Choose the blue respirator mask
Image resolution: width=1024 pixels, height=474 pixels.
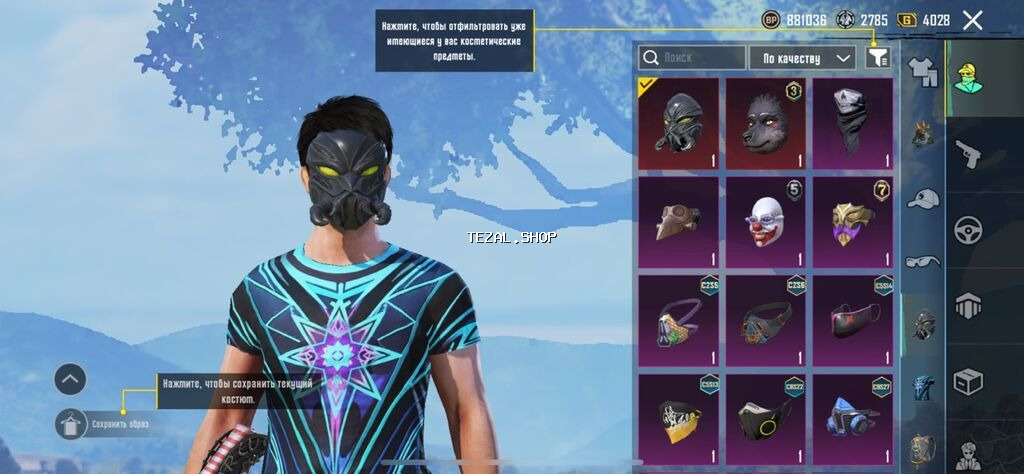pyautogui.click(x=852, y=418)
